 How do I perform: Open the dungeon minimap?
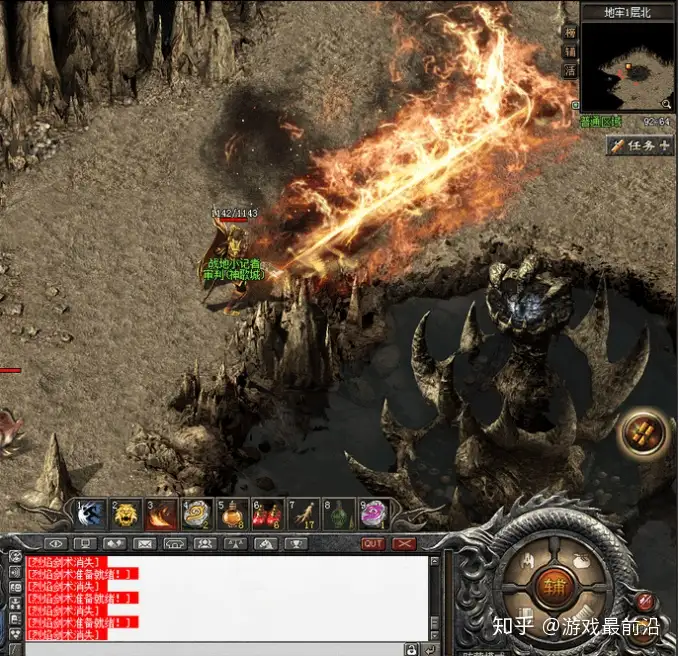tap(629, 66)
